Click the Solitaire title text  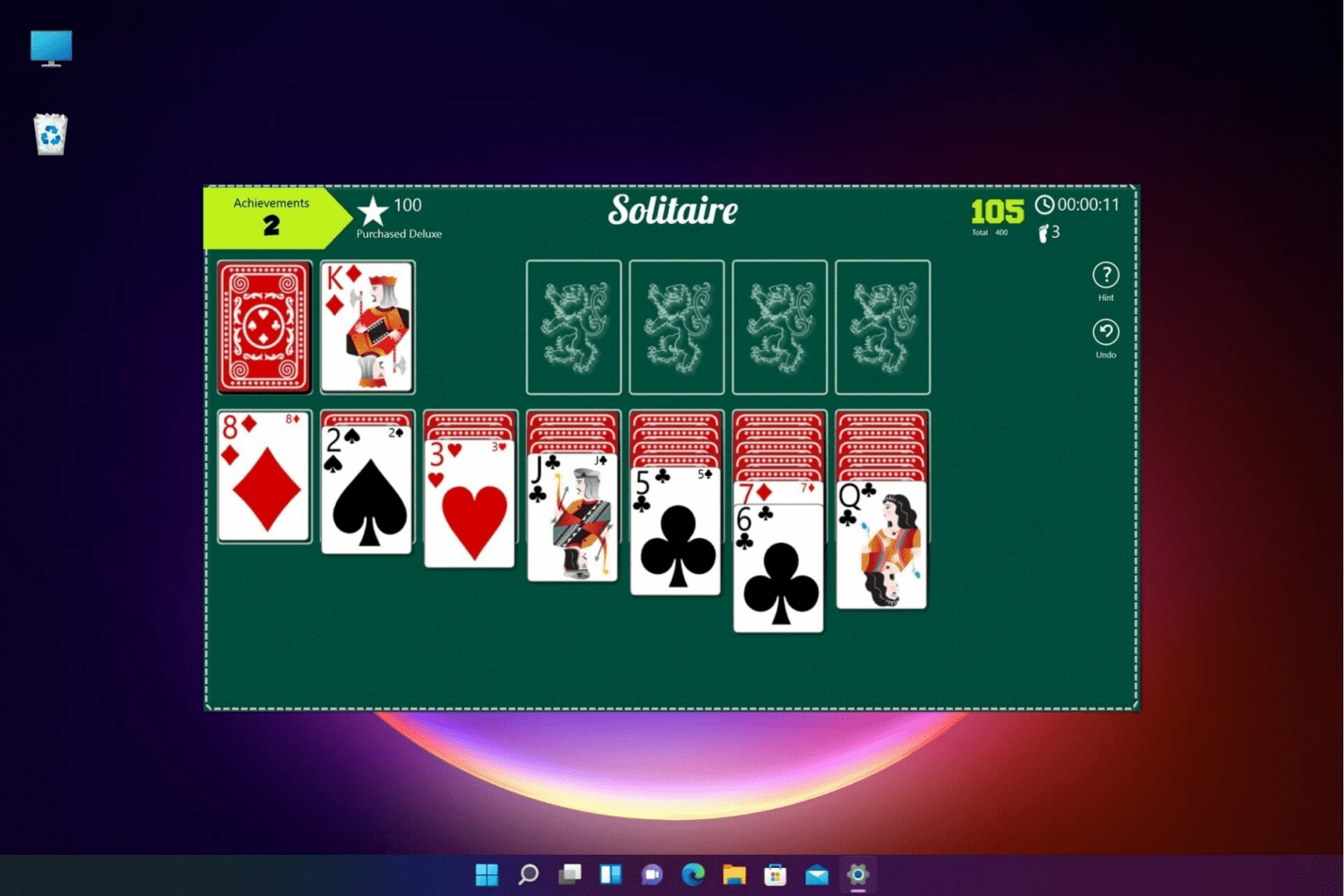point(672,210)
